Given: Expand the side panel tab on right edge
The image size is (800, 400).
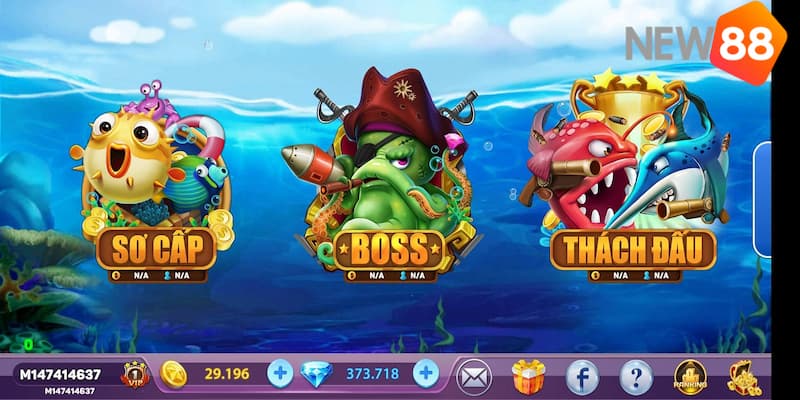Looking at the screenshot, I should (763, 187).
